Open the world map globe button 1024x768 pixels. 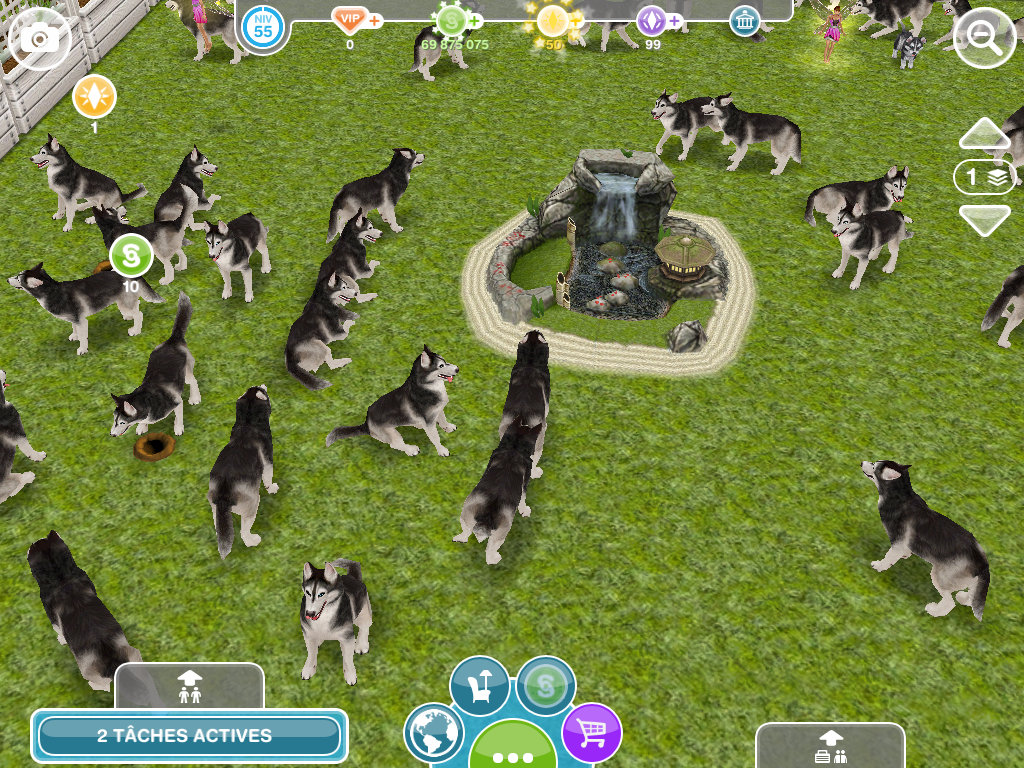tap(435, 733)
